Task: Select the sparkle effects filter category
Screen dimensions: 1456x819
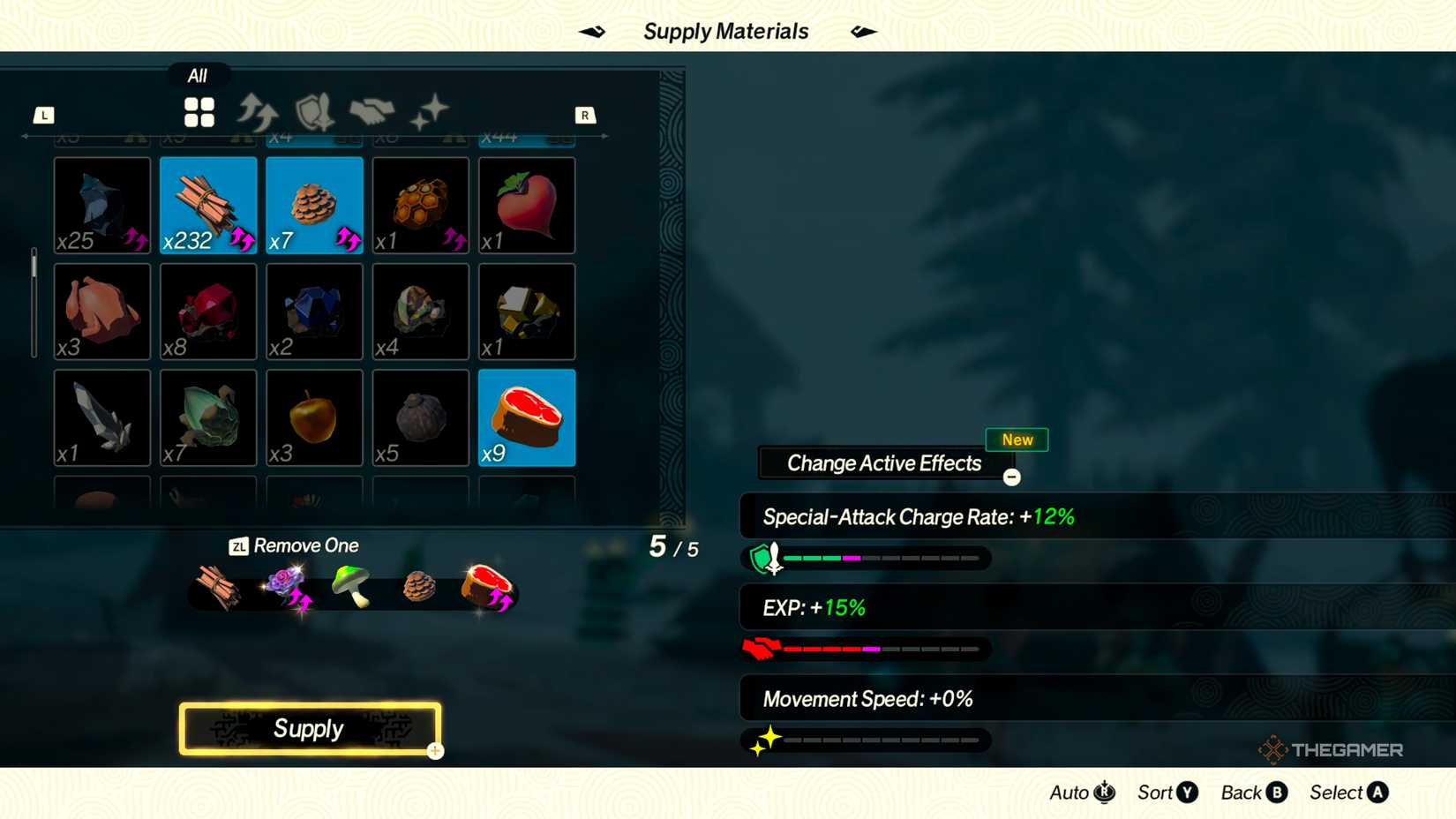Action: [x=430, y=110]
